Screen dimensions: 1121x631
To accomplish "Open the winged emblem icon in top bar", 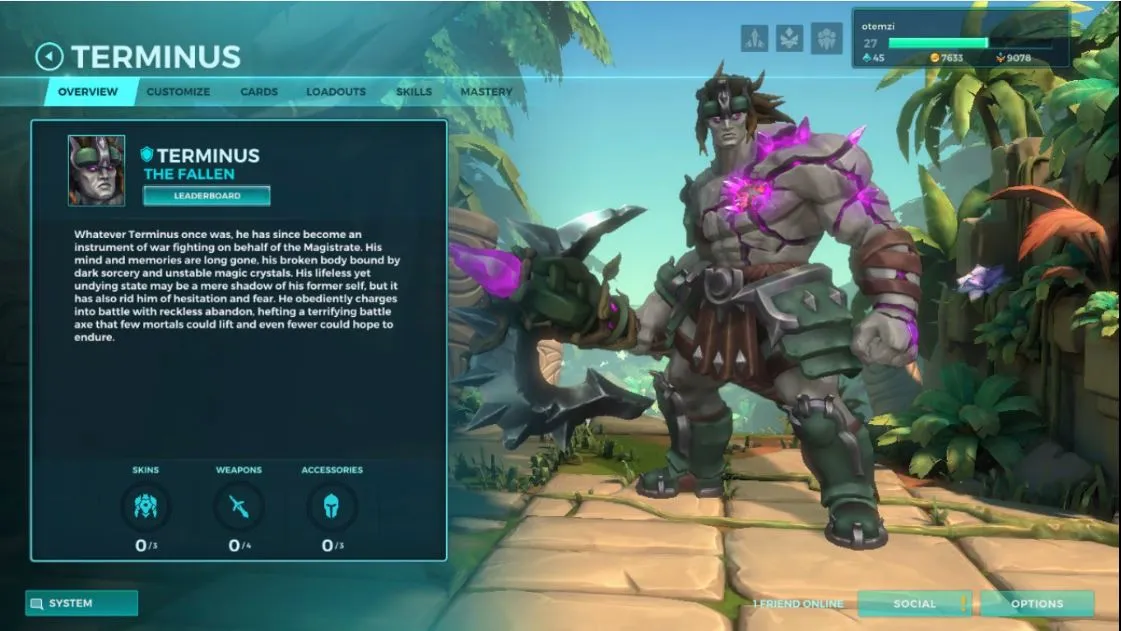I will point(790,38).
